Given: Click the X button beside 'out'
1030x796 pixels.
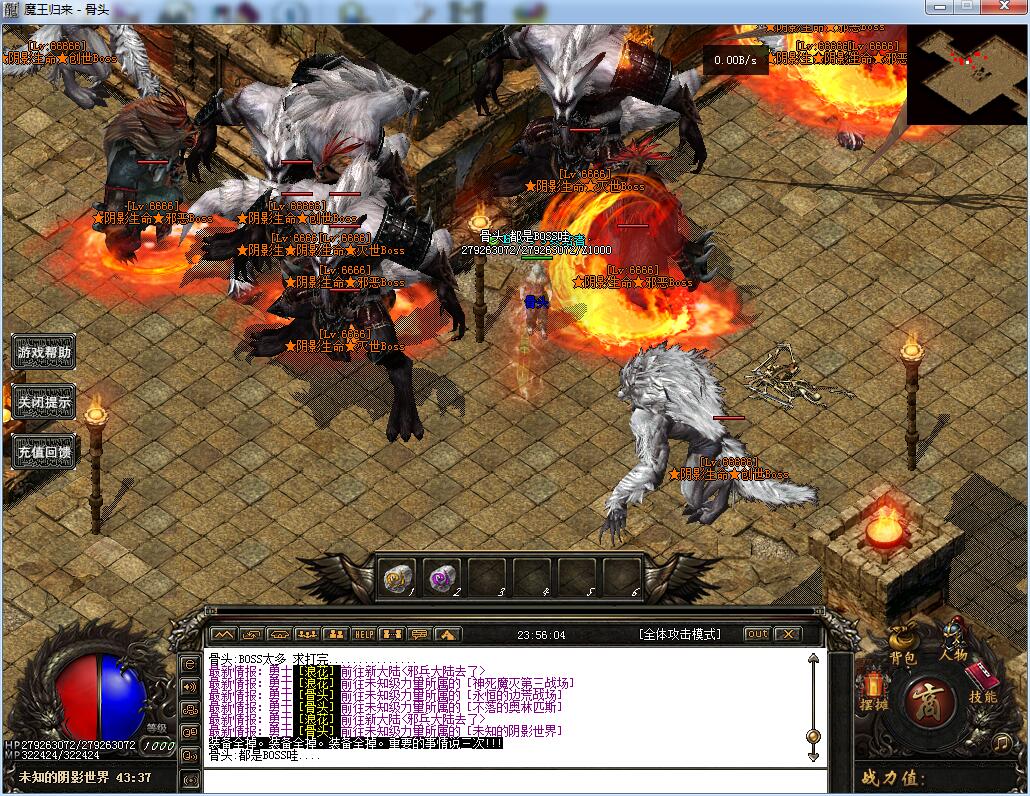Looking at the screenshot, I should pyautogui.click(x=788, y=634).
